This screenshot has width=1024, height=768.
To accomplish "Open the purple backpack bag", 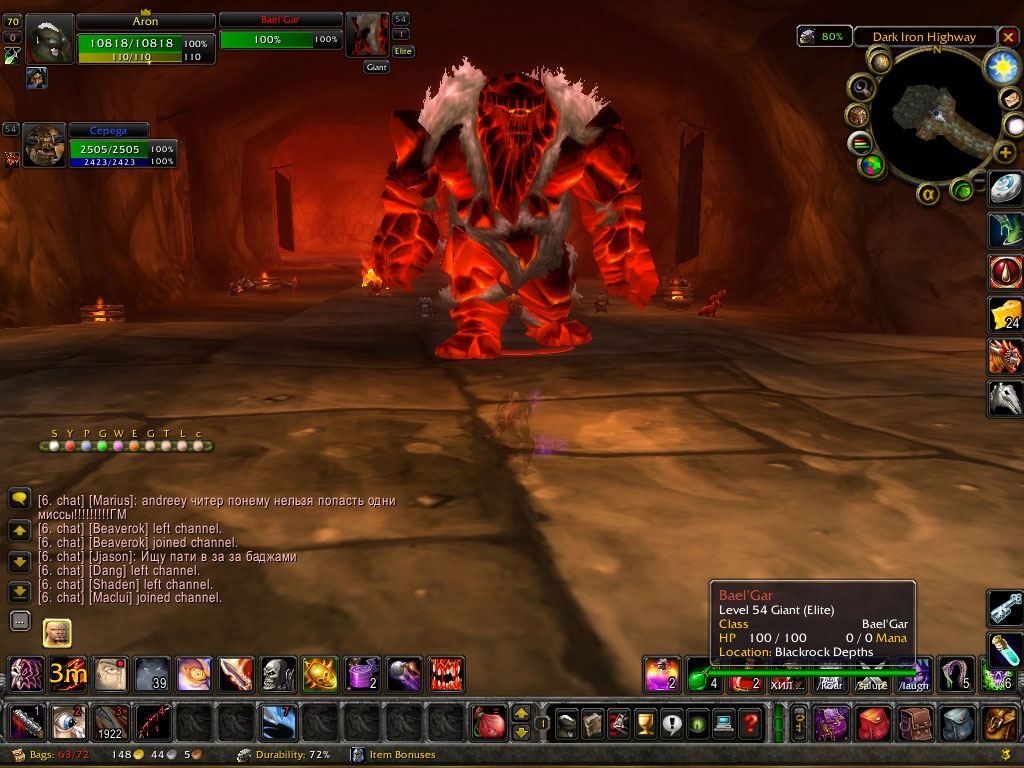I will click(x=831, y=722).
